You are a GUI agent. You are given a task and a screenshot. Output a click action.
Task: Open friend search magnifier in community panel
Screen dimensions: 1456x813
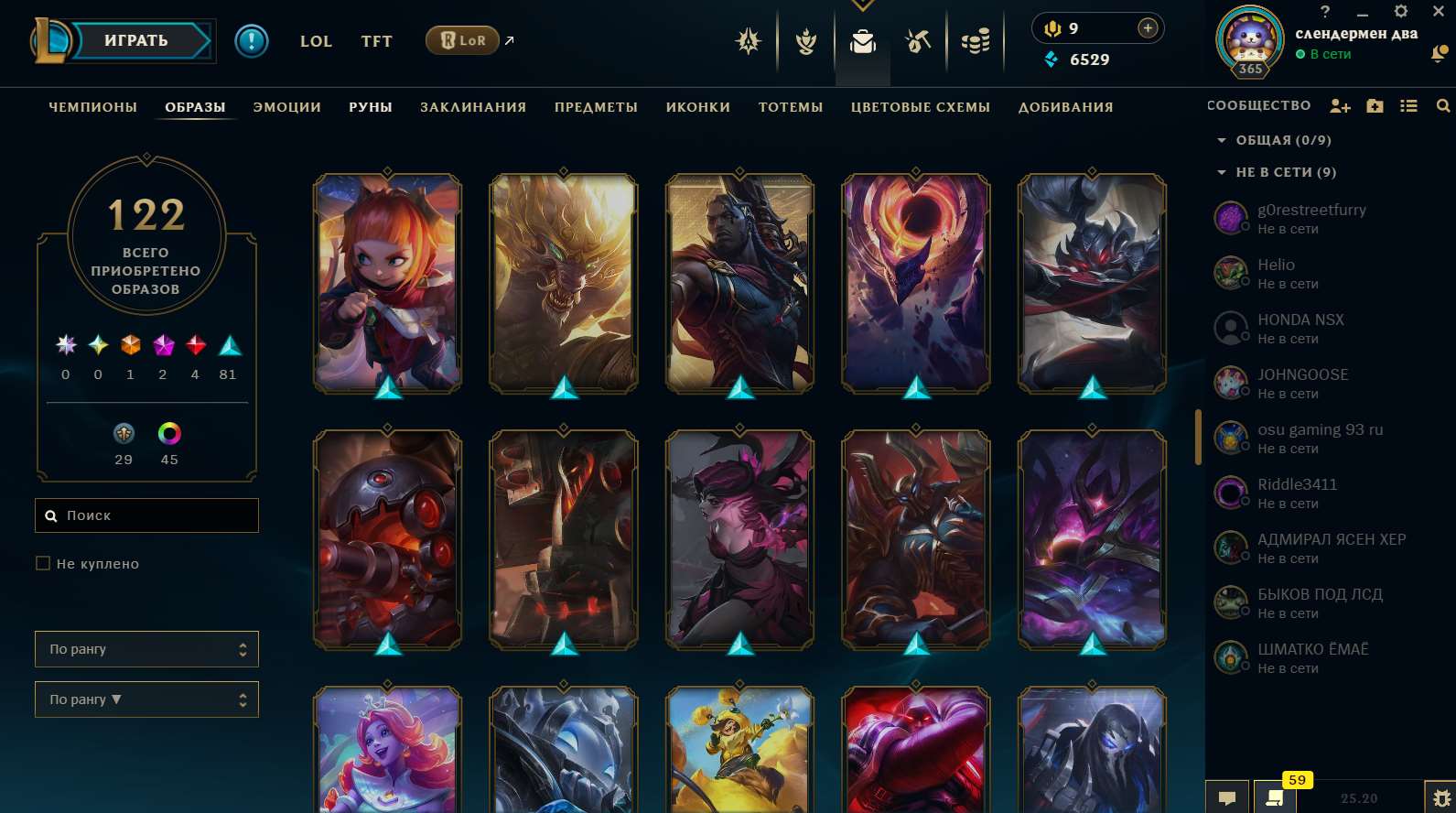click(1442, 106)
